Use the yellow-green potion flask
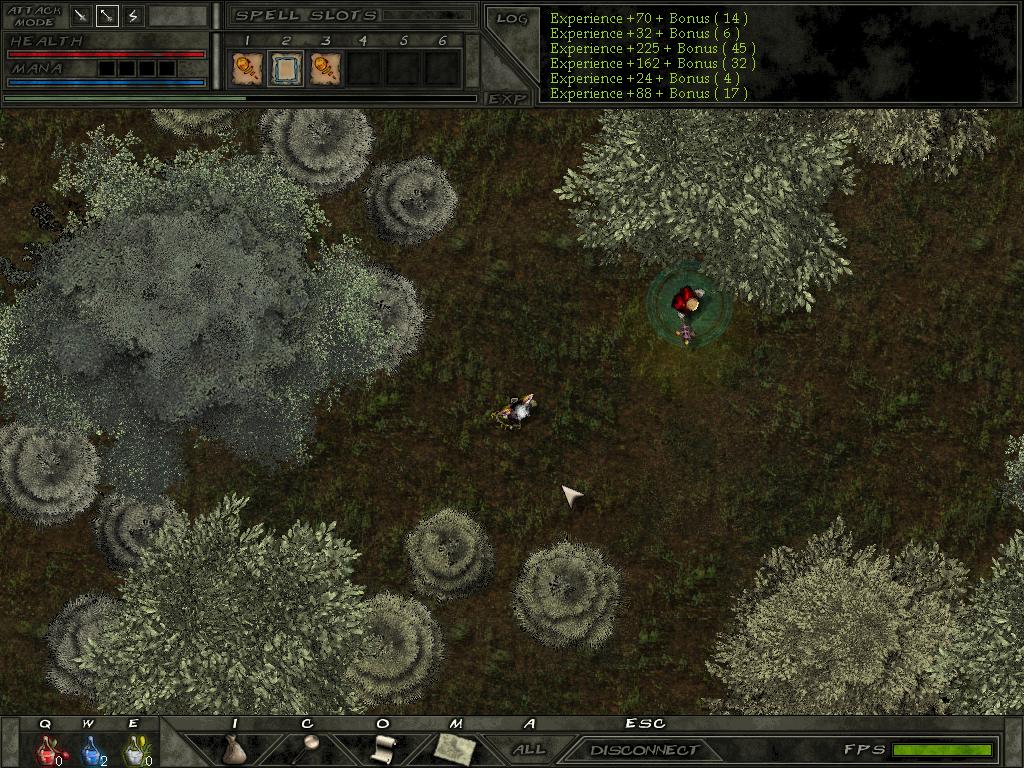The height and width of the screenshot is (768, 1024). click(133, 749)
